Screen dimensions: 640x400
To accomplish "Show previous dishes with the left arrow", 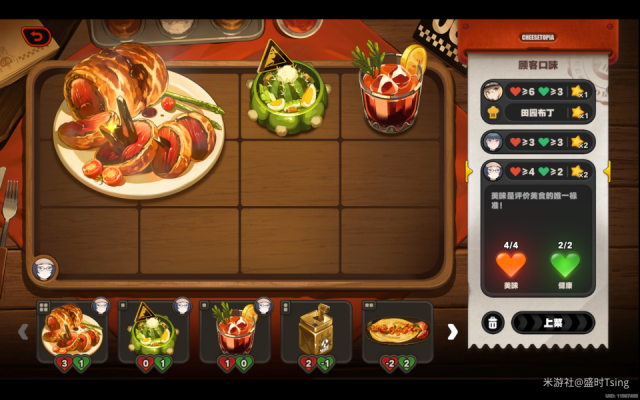I will [x=23, y=331].
